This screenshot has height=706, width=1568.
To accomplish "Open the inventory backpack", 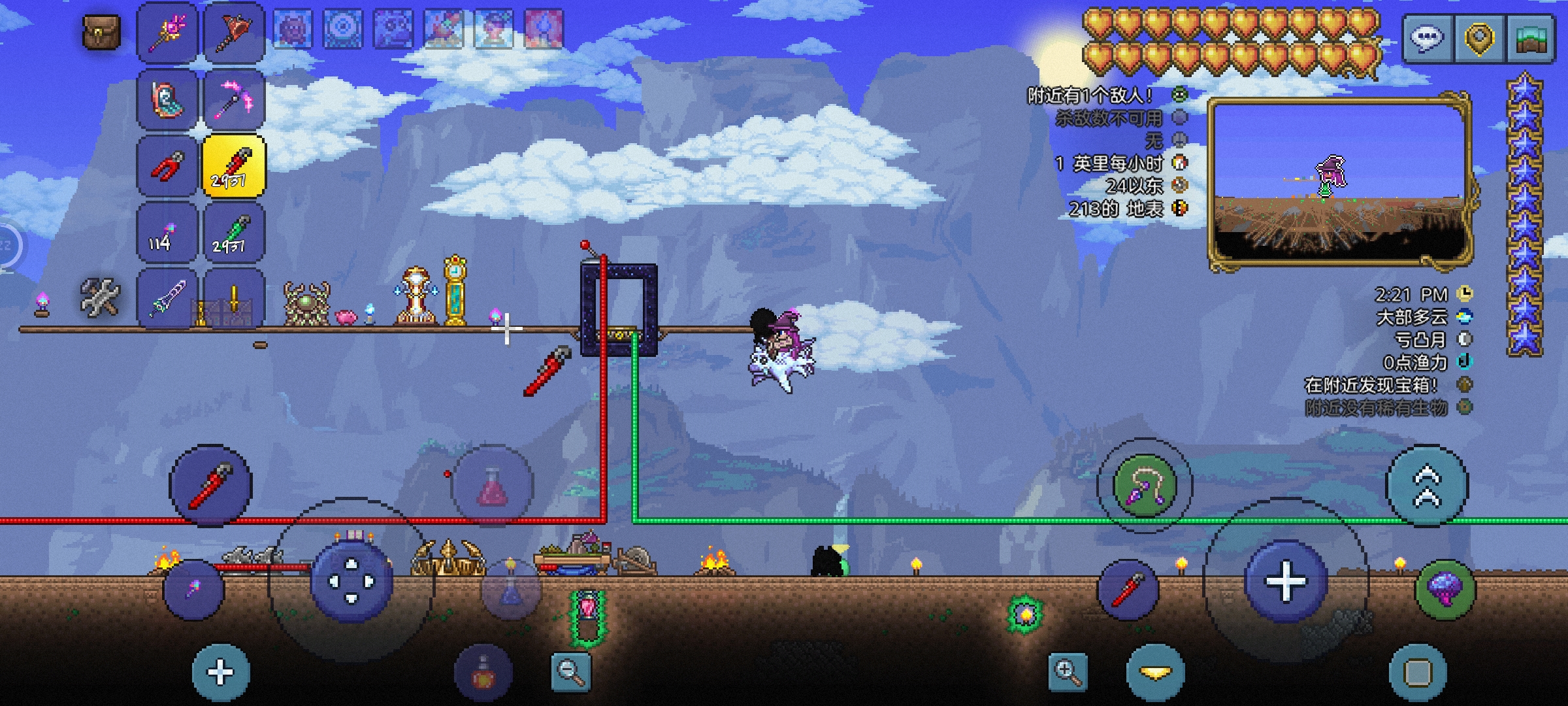I will click(101, 33).
